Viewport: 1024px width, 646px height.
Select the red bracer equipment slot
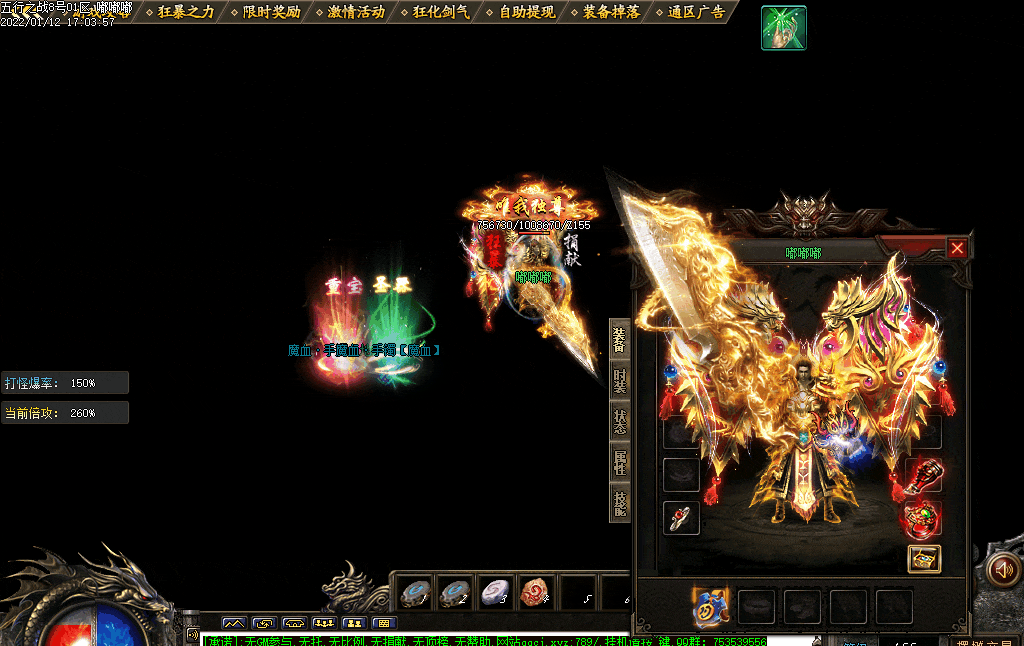click(x=924, y=474)
